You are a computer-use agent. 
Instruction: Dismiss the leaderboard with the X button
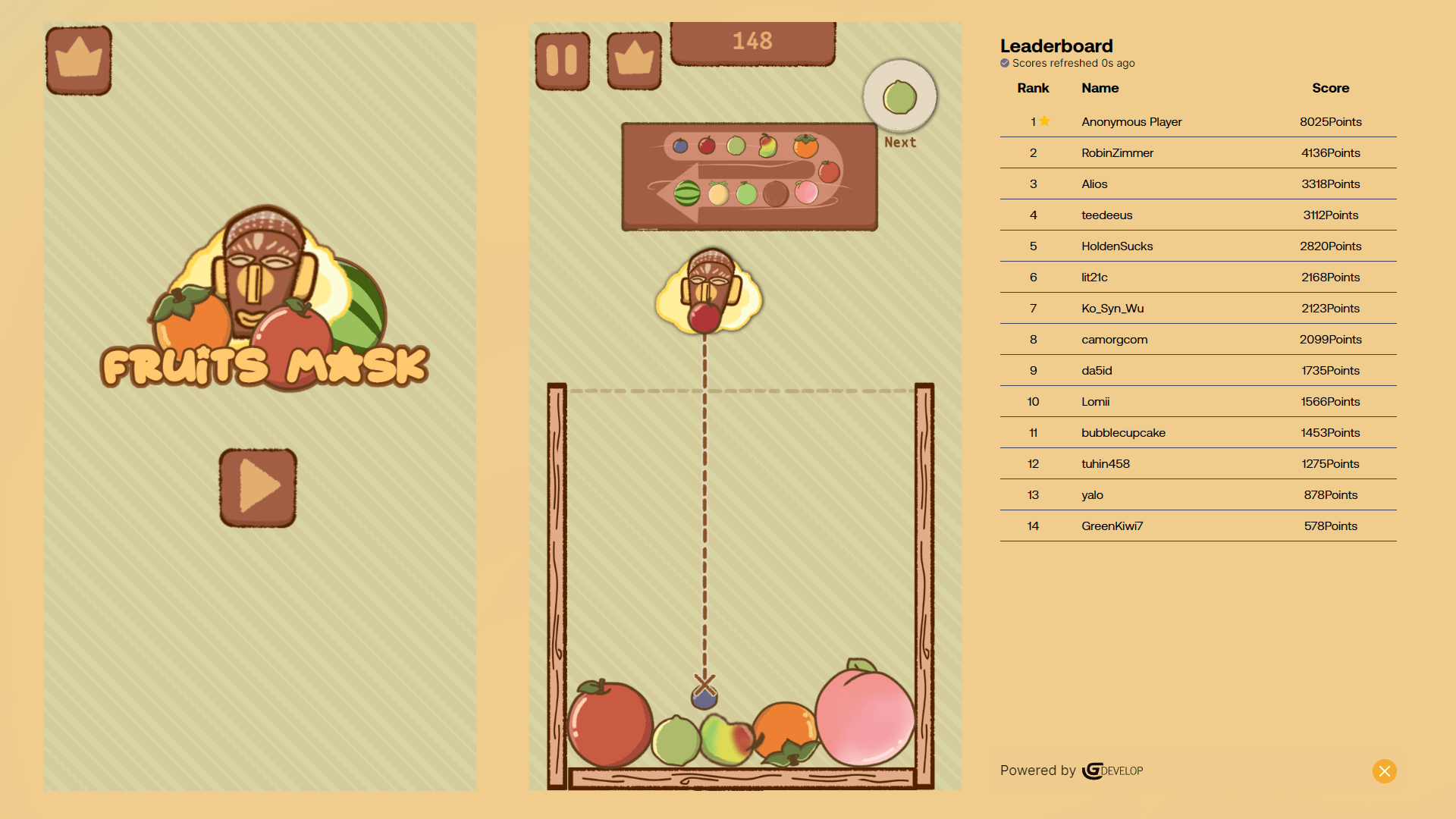1384,771
